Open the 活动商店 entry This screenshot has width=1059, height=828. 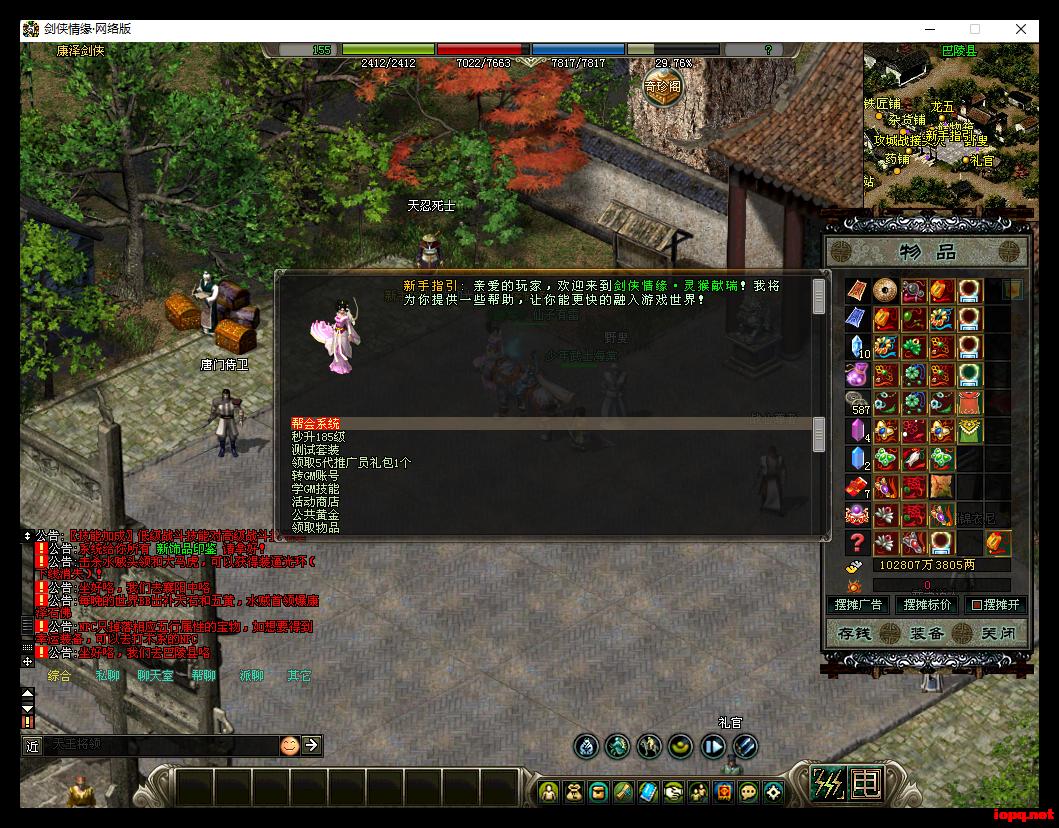point(316,502)
